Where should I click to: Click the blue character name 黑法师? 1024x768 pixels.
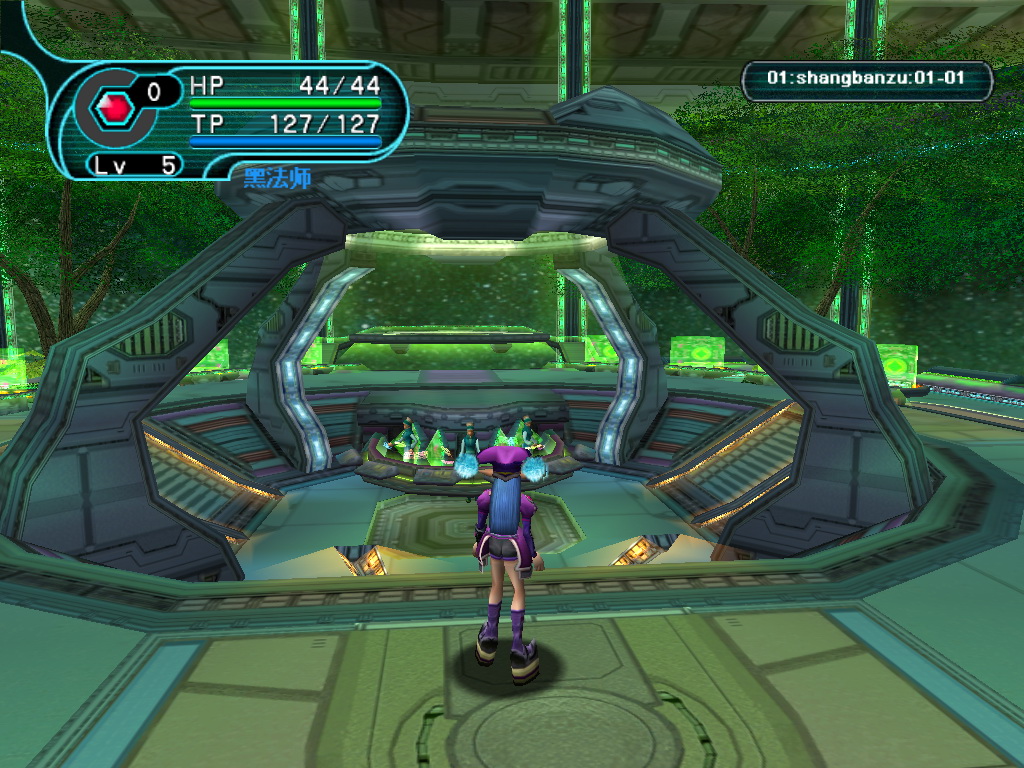pos(277,179)
